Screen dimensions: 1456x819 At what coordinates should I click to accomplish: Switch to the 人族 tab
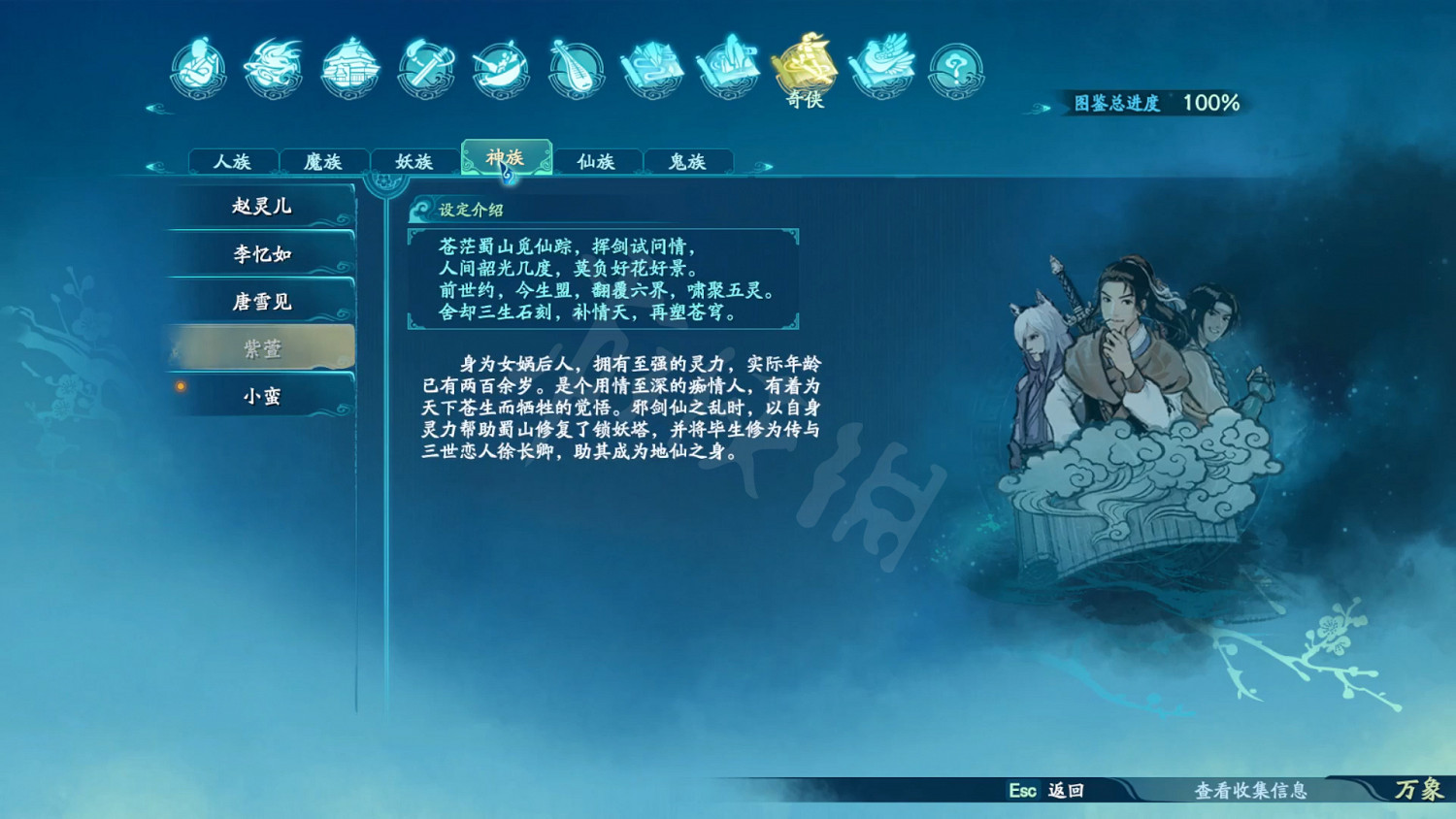[x=233, y=161]
